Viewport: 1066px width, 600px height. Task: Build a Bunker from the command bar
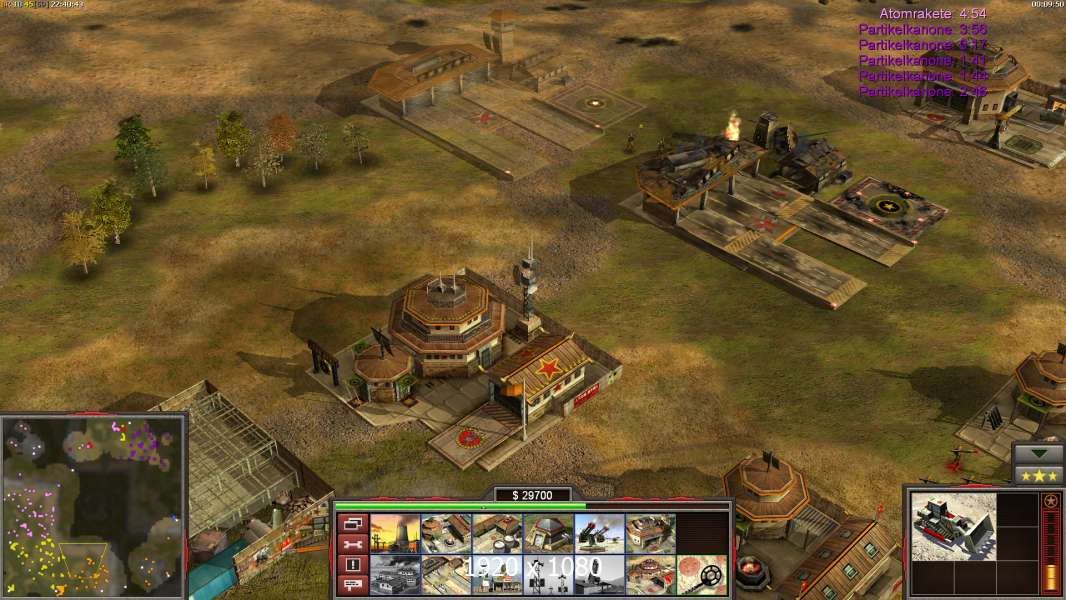pos(548,534)
